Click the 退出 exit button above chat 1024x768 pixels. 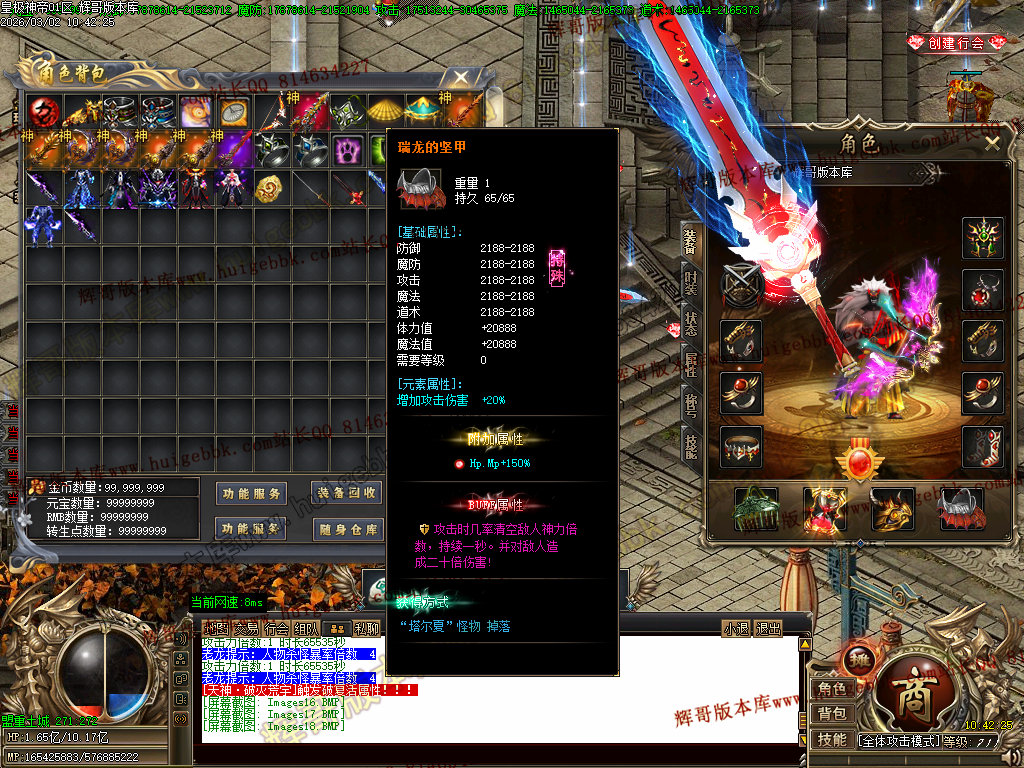[x=768, y=629]
